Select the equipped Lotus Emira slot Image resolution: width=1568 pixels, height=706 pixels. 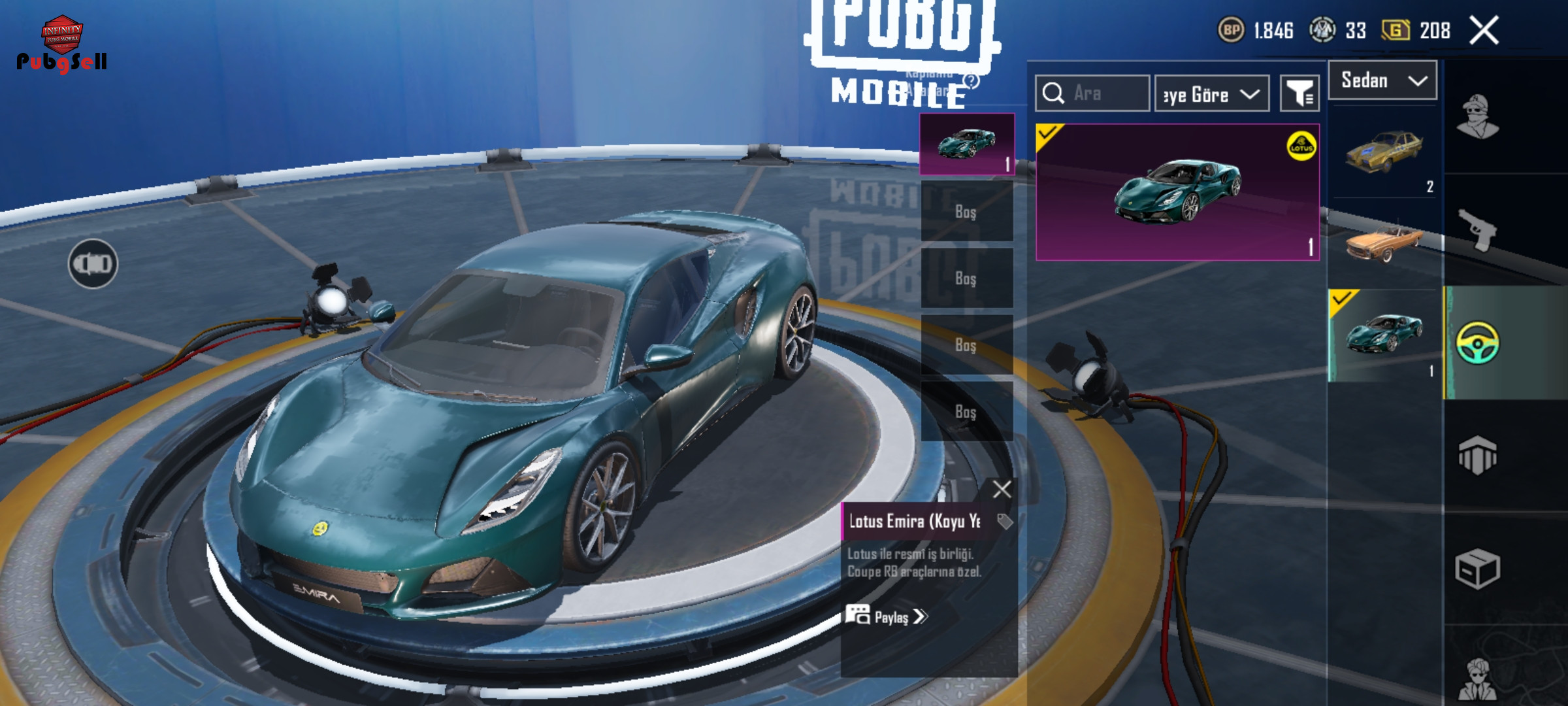[967, 144]
